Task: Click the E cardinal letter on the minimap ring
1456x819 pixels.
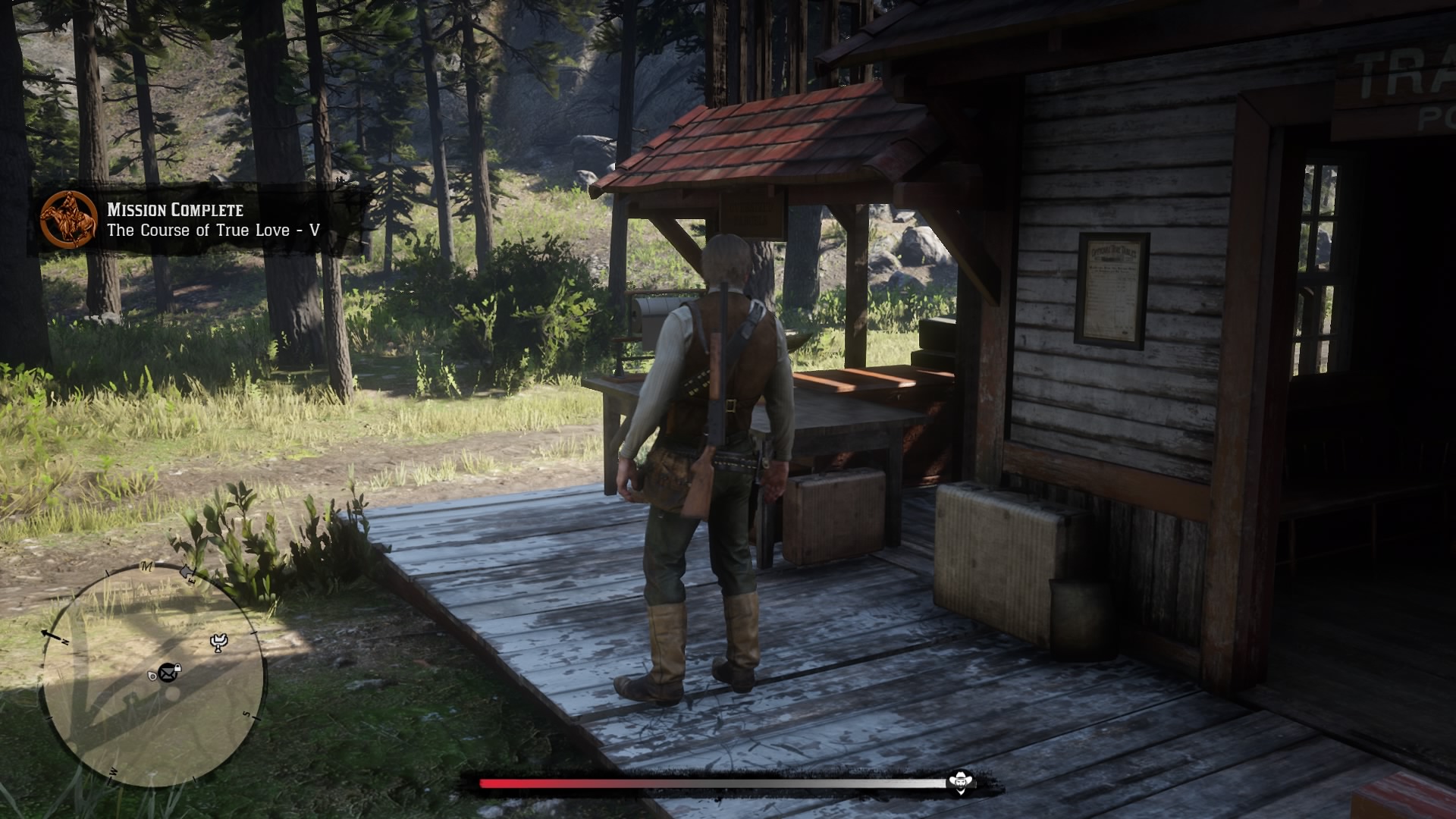Action: (193, 579)
